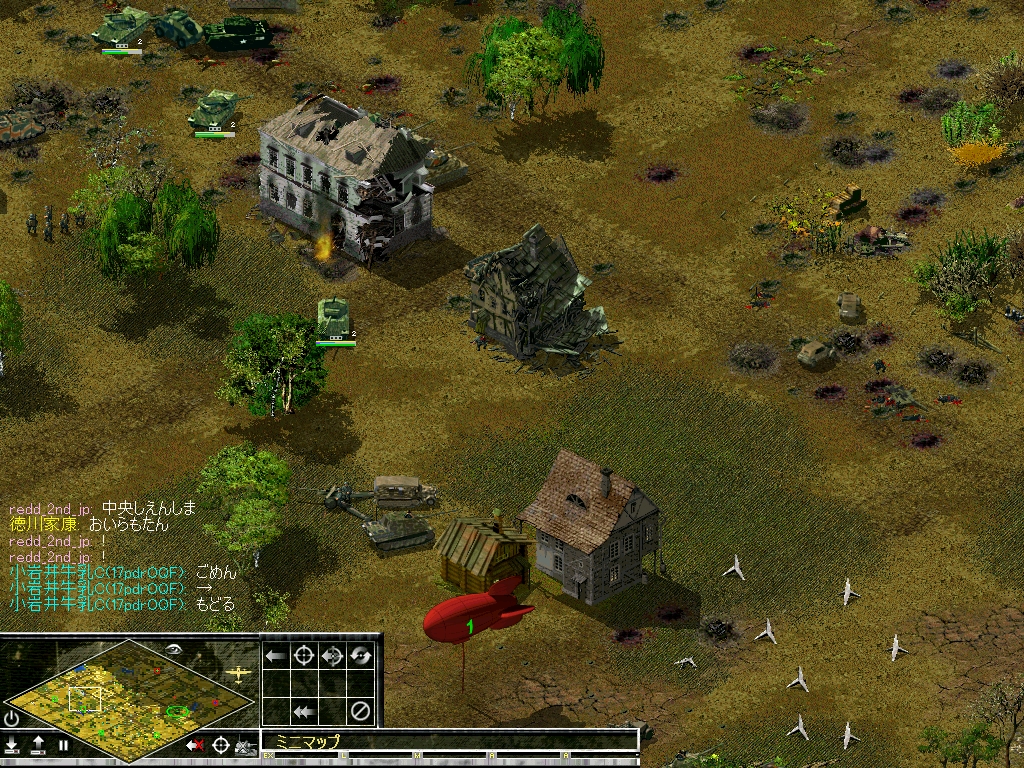Click the ミニマップ status text bar
The height and width of the screenshot is (768, 1024).
448,741
